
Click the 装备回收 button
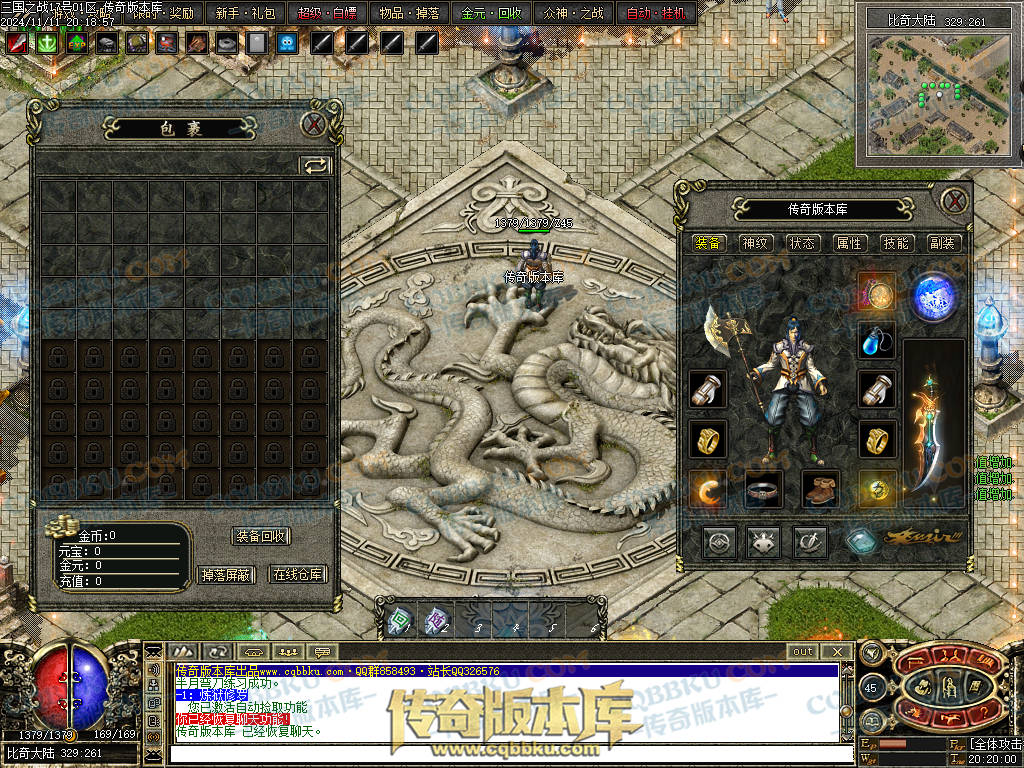click(261, 536)
